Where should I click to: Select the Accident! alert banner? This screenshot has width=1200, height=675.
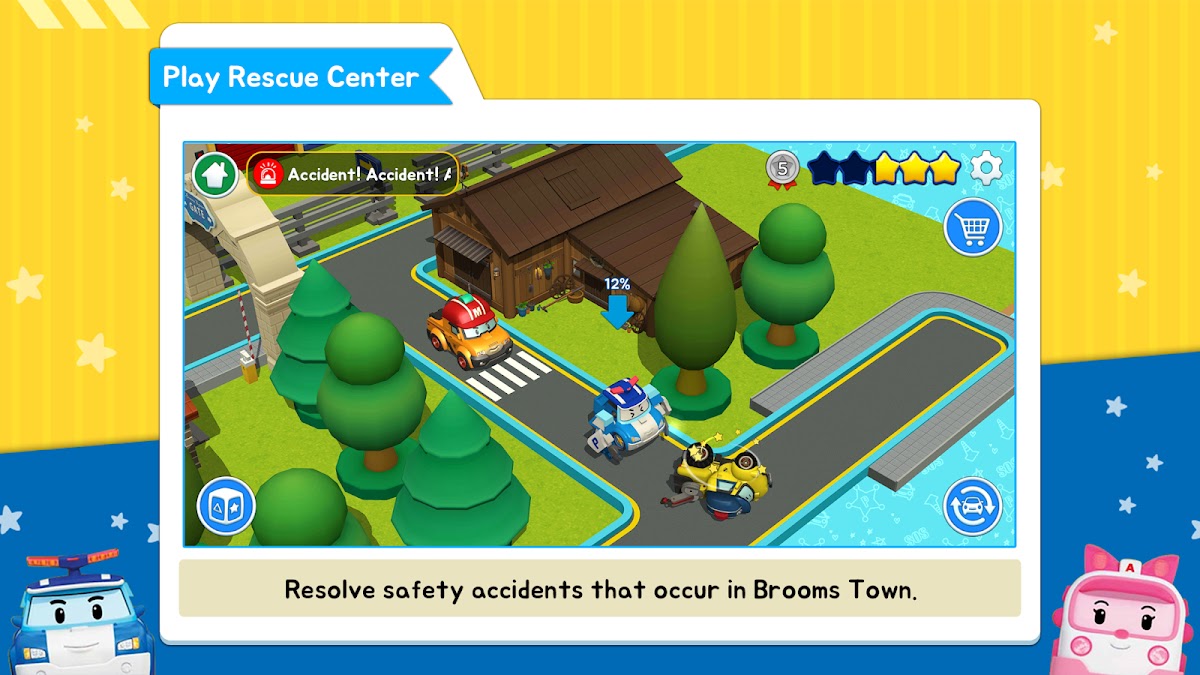353,175
